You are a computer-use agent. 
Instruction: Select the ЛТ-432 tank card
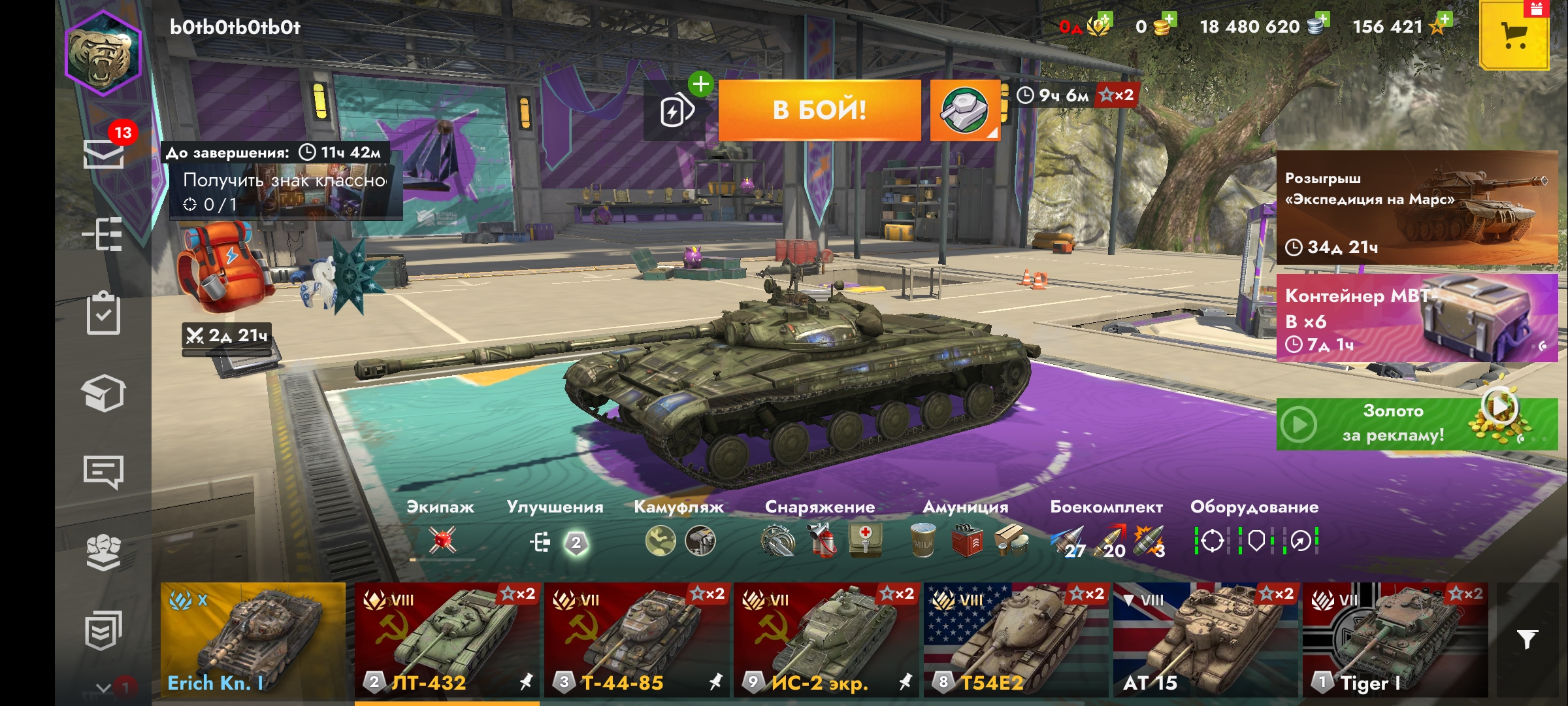click(447, 640)
